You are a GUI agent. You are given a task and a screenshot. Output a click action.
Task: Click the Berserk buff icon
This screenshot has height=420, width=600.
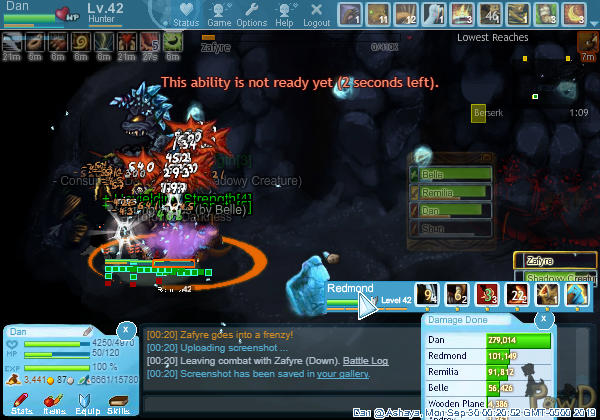tap(478, 114)
